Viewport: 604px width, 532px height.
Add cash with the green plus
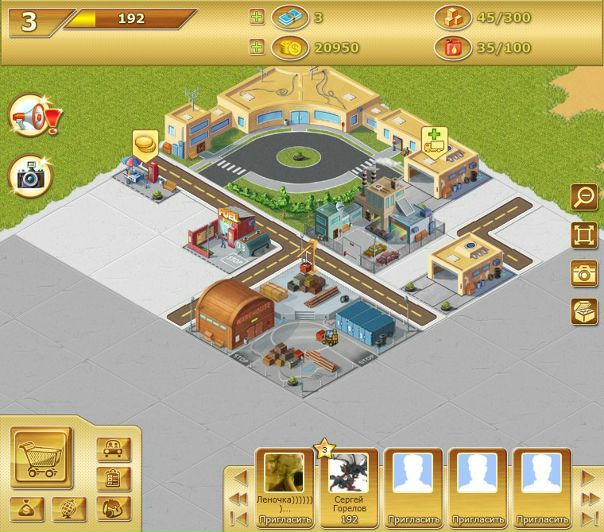tap(258, 18)
